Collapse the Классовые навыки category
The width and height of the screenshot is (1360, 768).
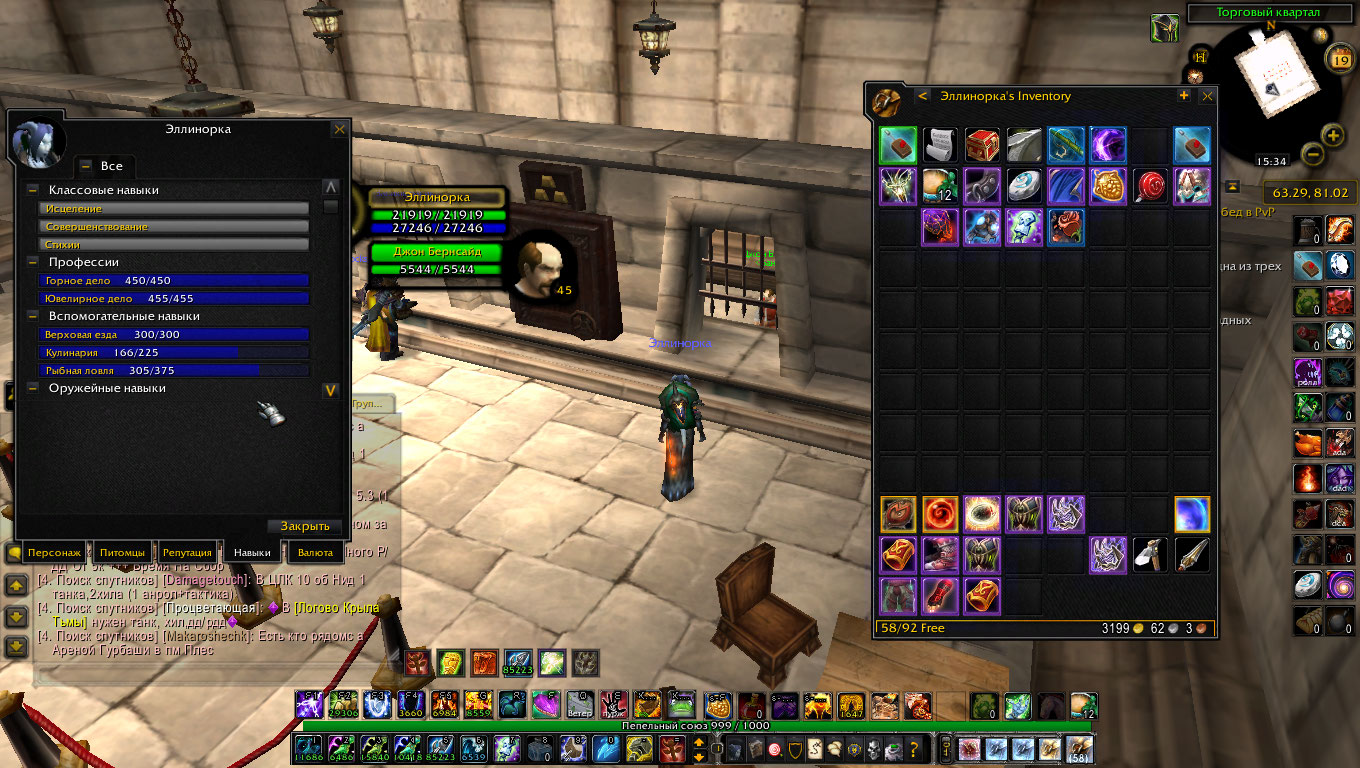(33, 190)
